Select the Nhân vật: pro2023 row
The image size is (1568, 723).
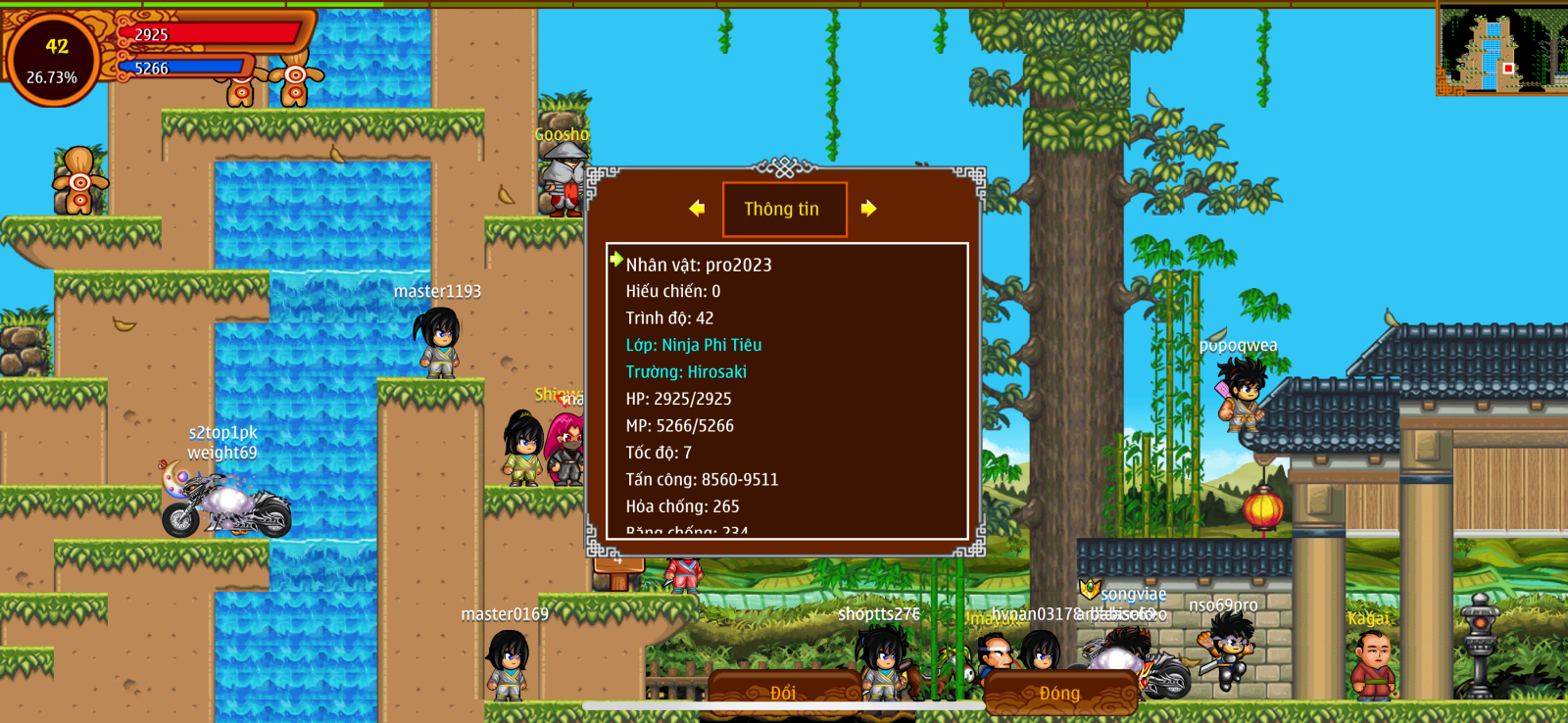[699, 265]
